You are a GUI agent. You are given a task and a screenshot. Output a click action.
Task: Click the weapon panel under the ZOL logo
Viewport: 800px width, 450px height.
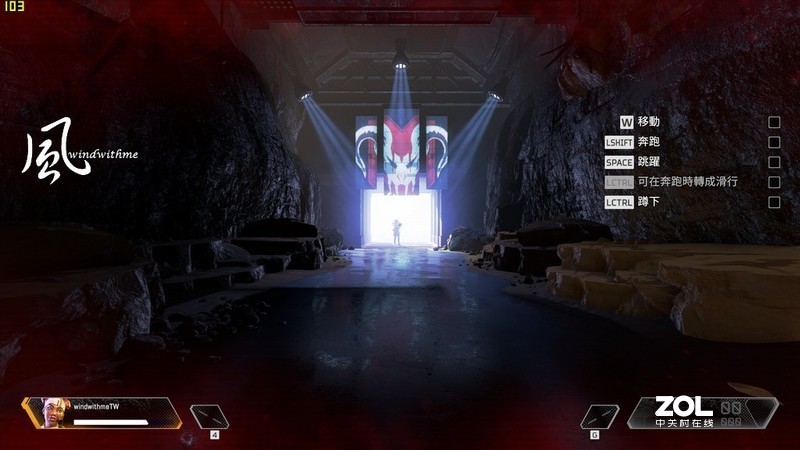pos(700,414)
